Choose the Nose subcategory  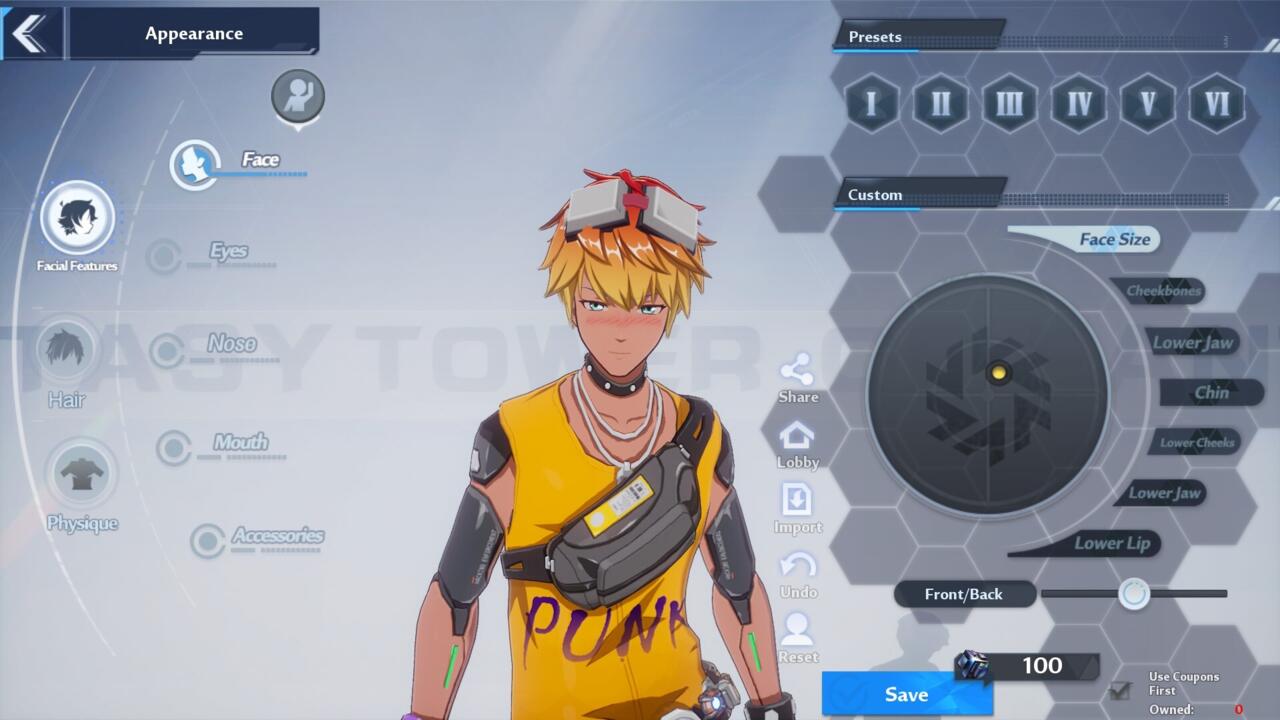[231, 344]
